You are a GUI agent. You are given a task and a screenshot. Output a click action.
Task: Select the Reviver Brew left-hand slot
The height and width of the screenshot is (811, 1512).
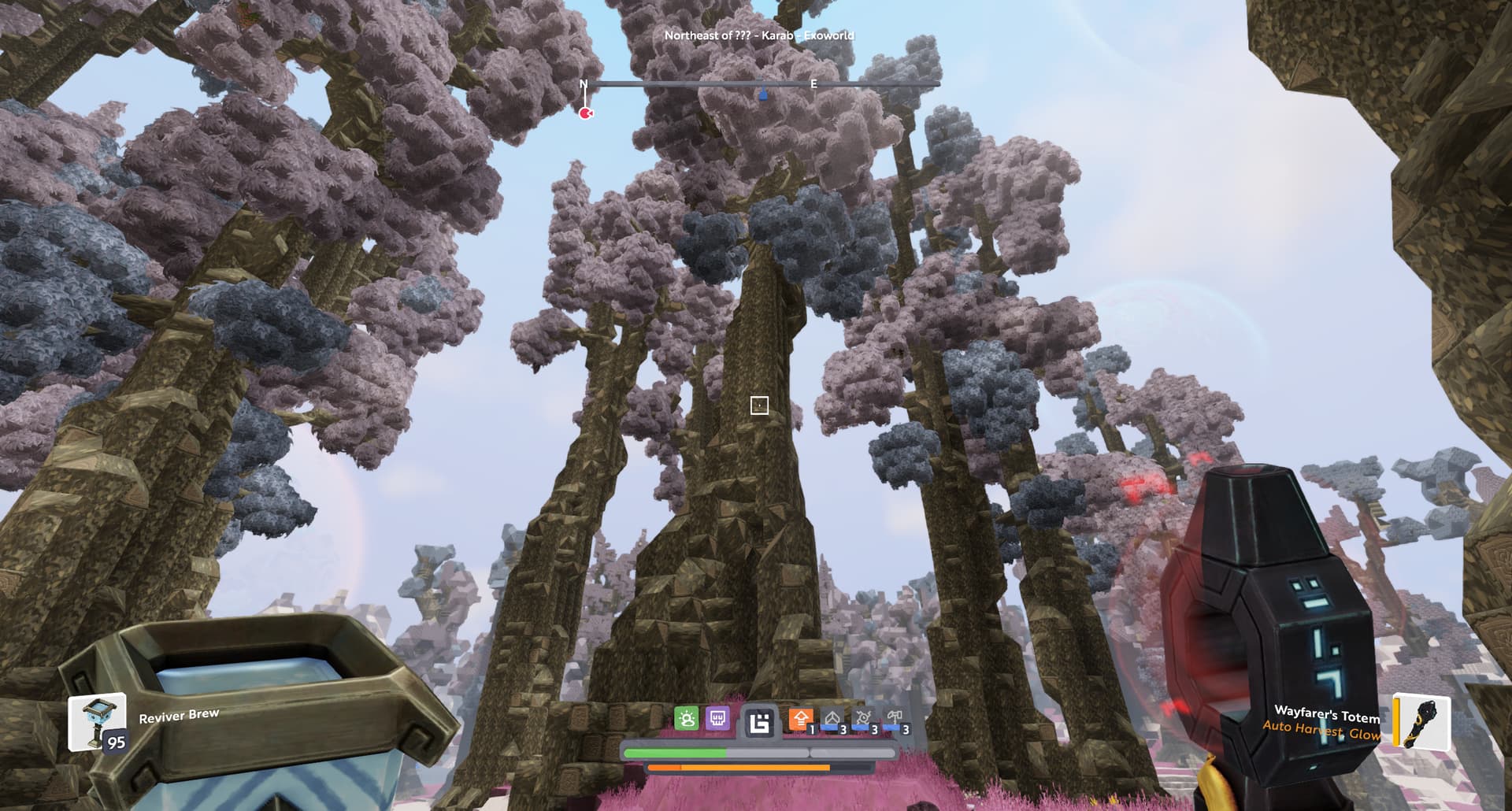coord(98,721)
